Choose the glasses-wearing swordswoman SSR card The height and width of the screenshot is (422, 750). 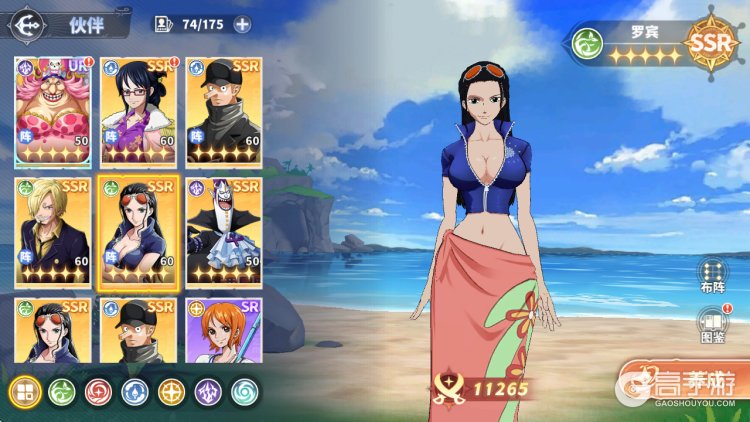pyautogui.click(x=138, y=110)
